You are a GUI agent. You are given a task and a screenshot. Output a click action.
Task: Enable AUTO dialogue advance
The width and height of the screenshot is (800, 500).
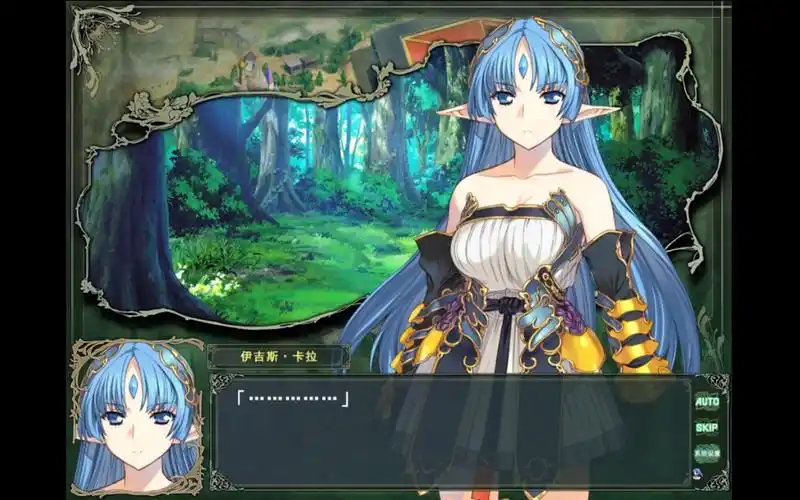tap(707, 401)
